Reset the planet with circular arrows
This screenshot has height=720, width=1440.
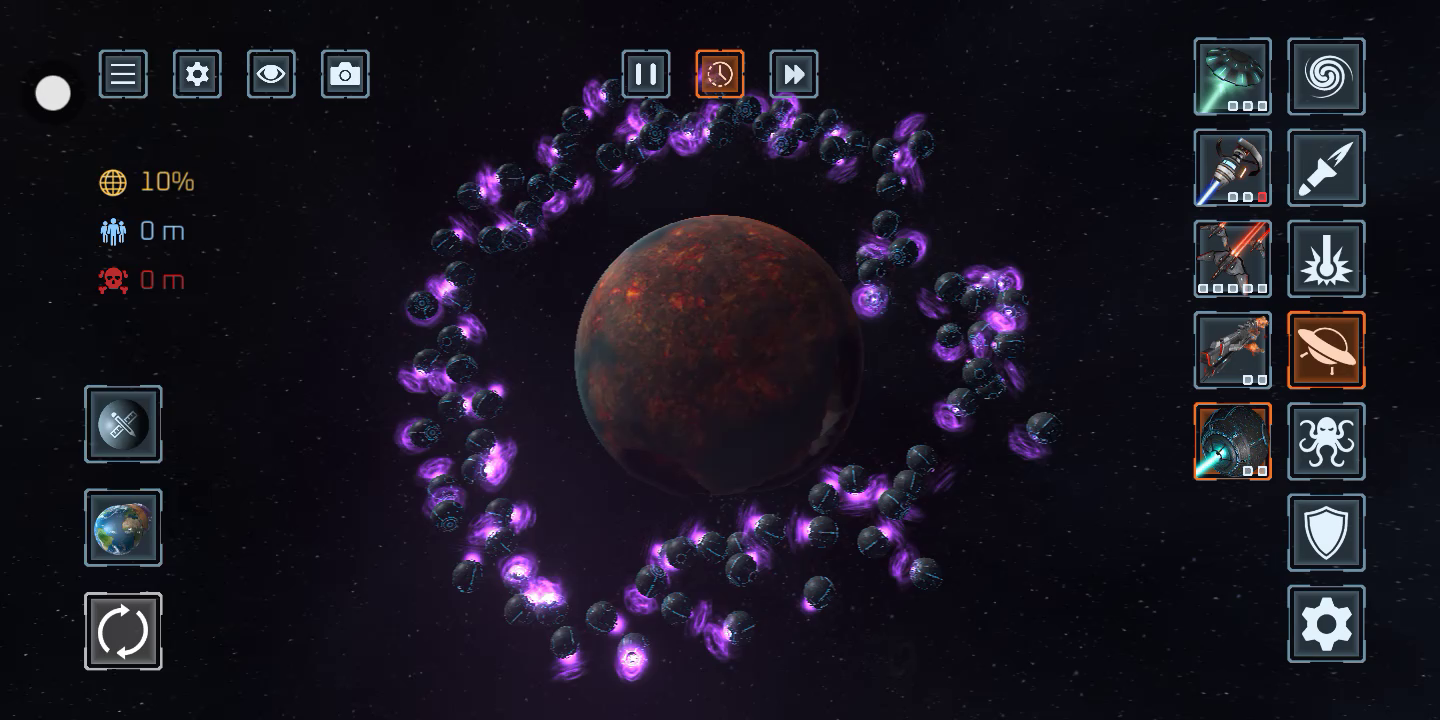[123, 631]
